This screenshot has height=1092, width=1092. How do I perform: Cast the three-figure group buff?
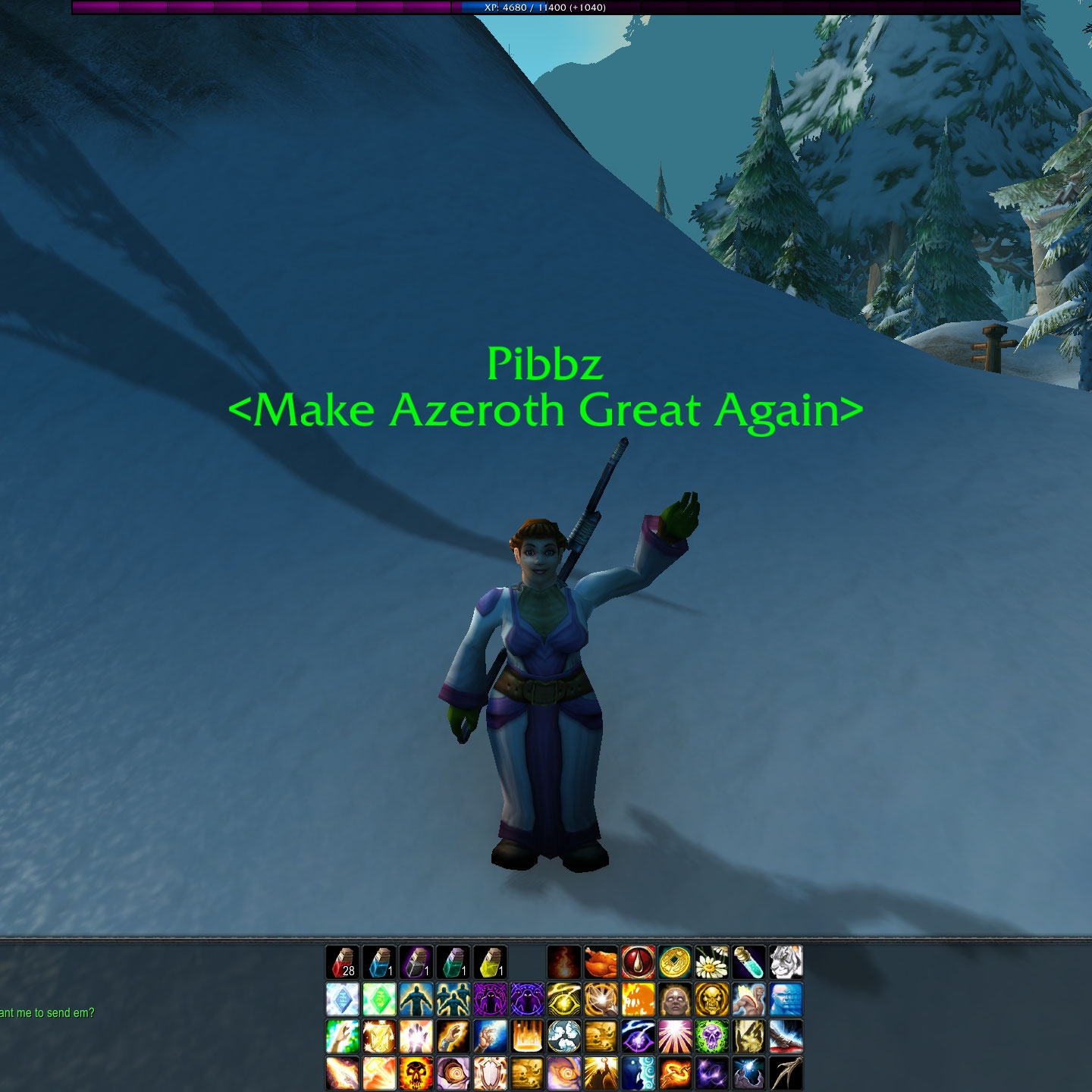pyautogui.click(x=453, y=999)
